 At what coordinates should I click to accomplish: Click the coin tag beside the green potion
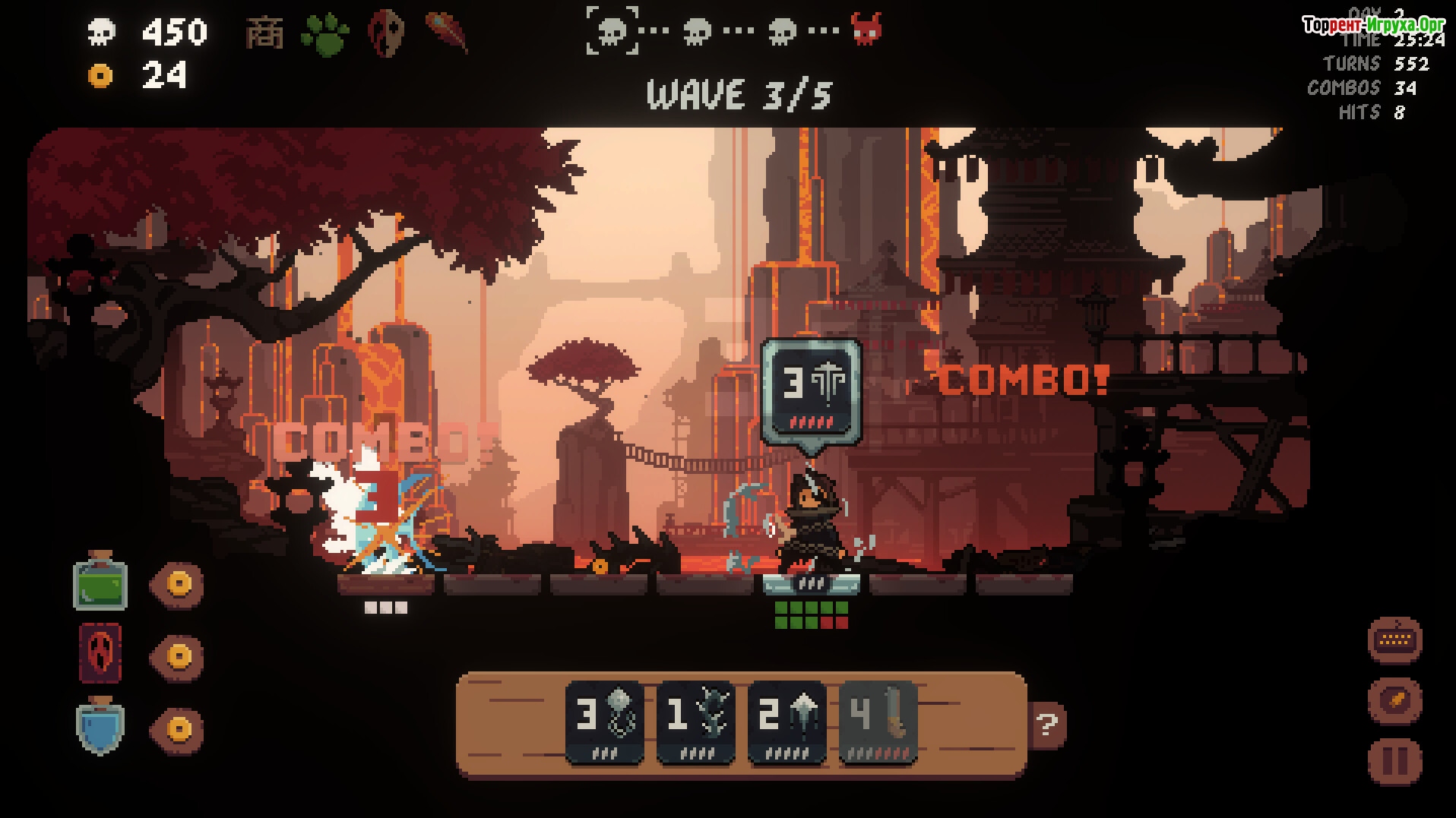177,583
